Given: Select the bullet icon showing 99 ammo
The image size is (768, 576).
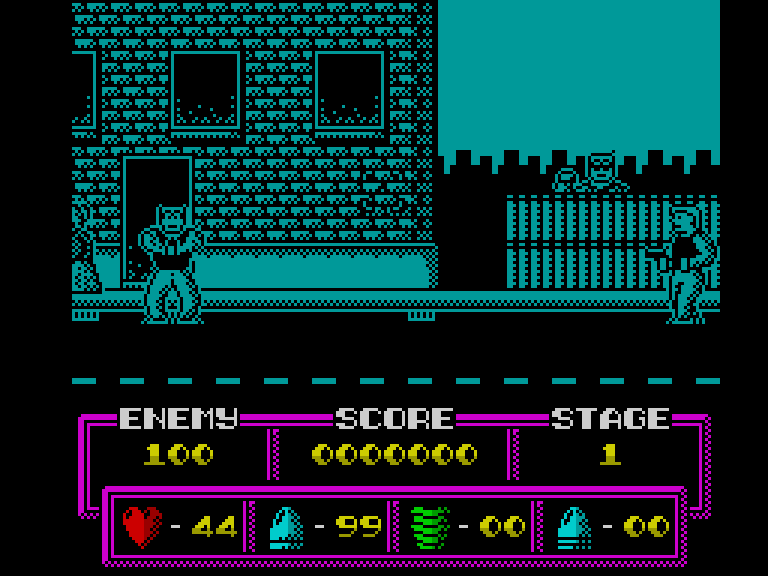Looking at the screenshot, I should coord(286,527).
